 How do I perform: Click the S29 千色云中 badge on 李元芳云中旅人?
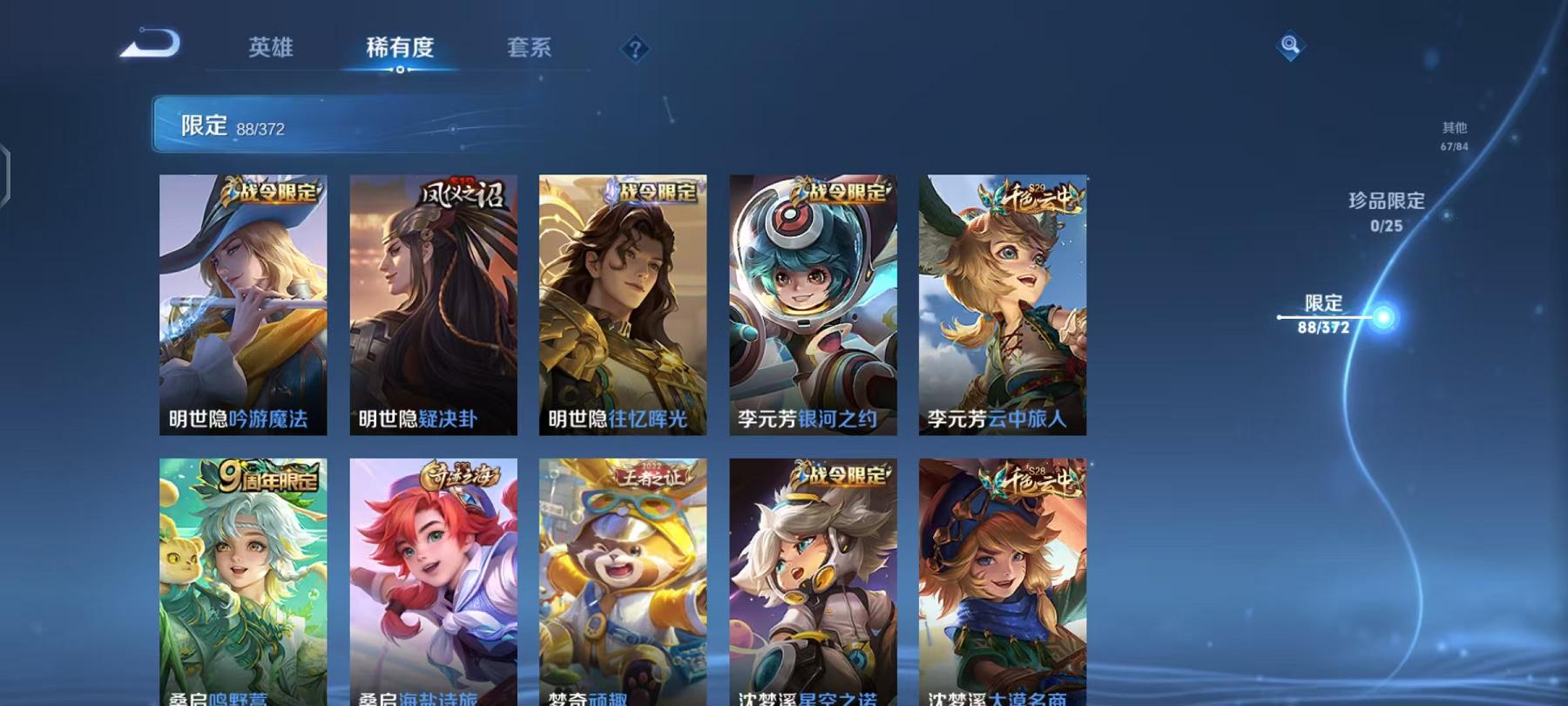(x=1035, y=197)
